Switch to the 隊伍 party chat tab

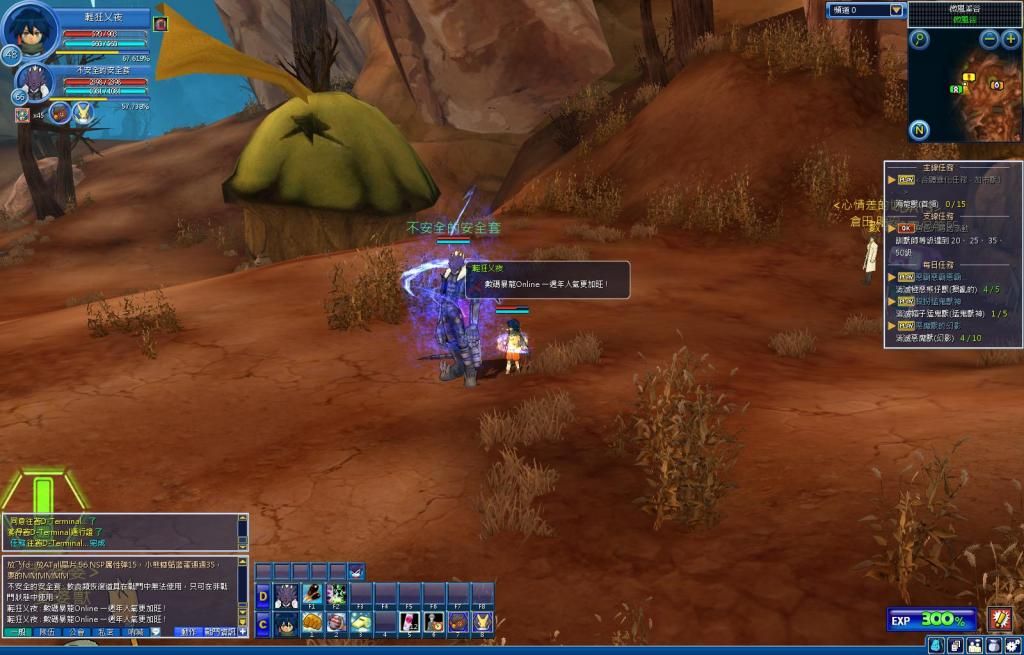pyautogui.click(x=47, y=632)
